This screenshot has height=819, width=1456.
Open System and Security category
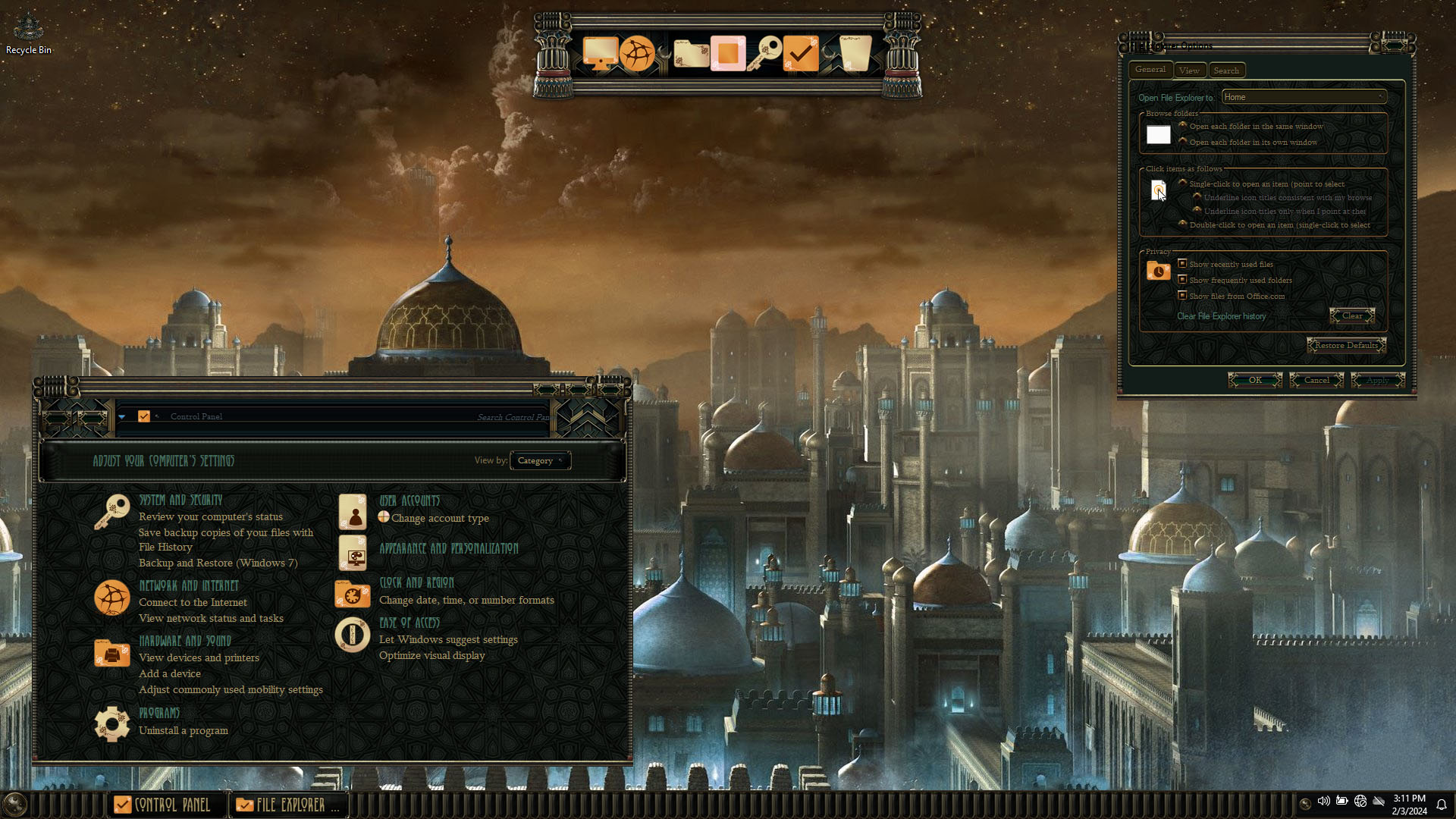(x=180, y=500)
